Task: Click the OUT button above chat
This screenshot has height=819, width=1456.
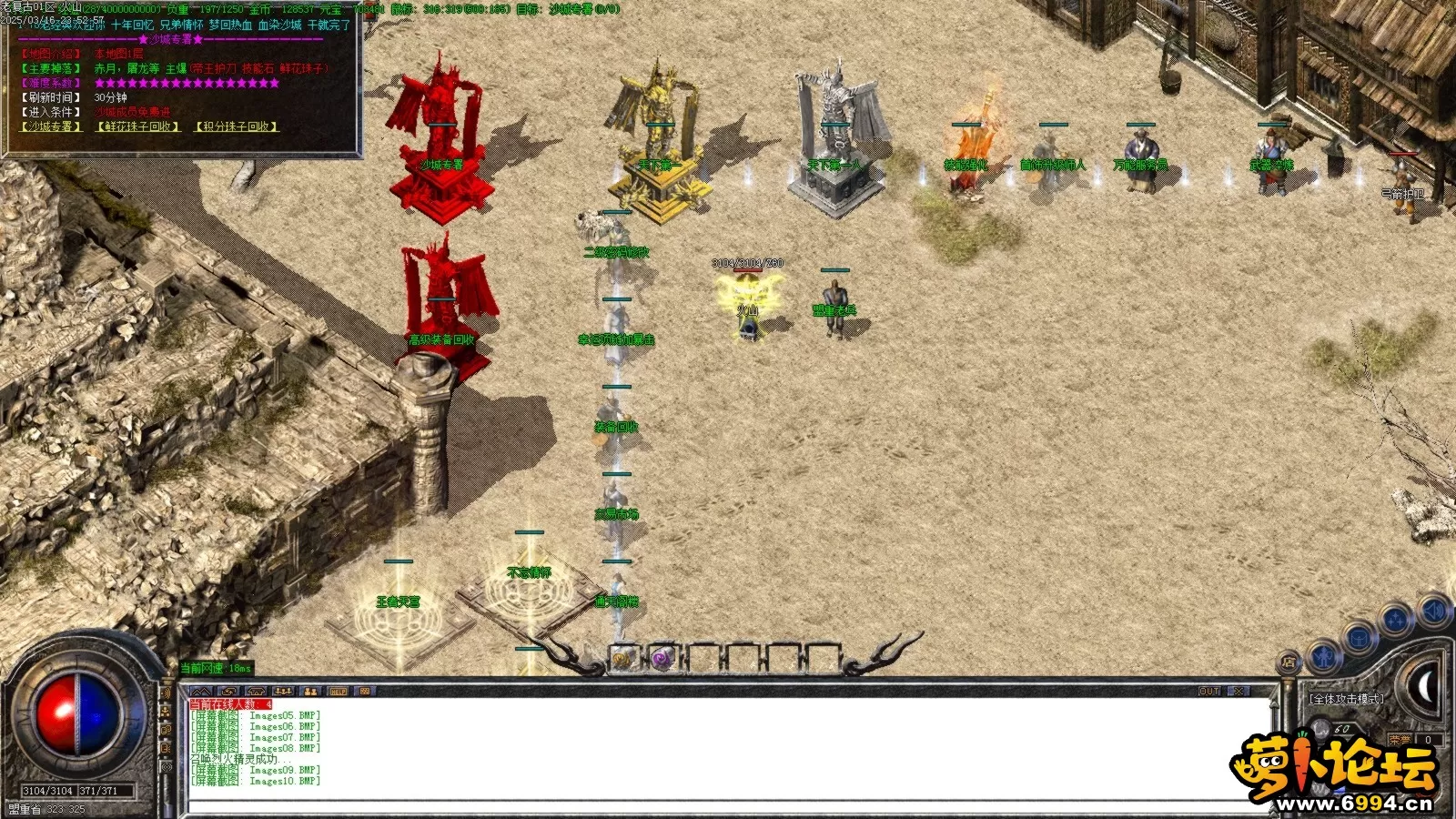Action: (x=1209, y=692)
